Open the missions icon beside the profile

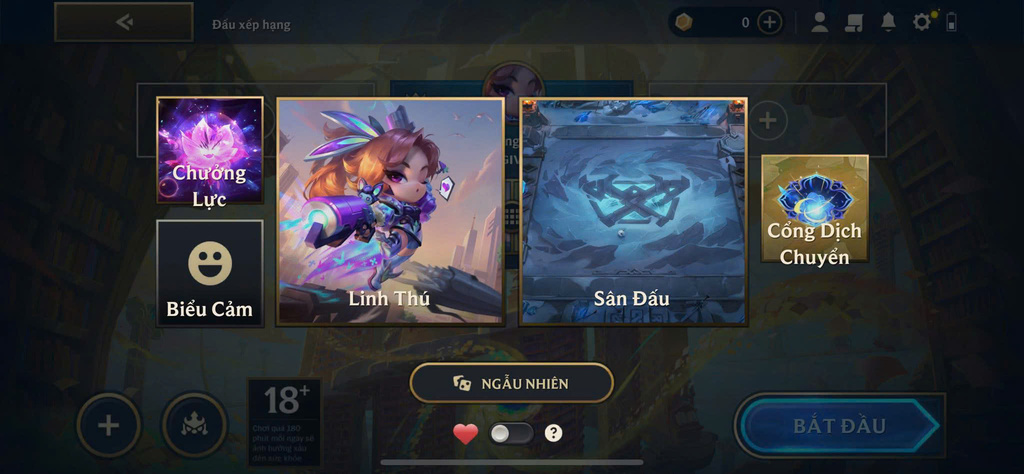coord(853,22)
